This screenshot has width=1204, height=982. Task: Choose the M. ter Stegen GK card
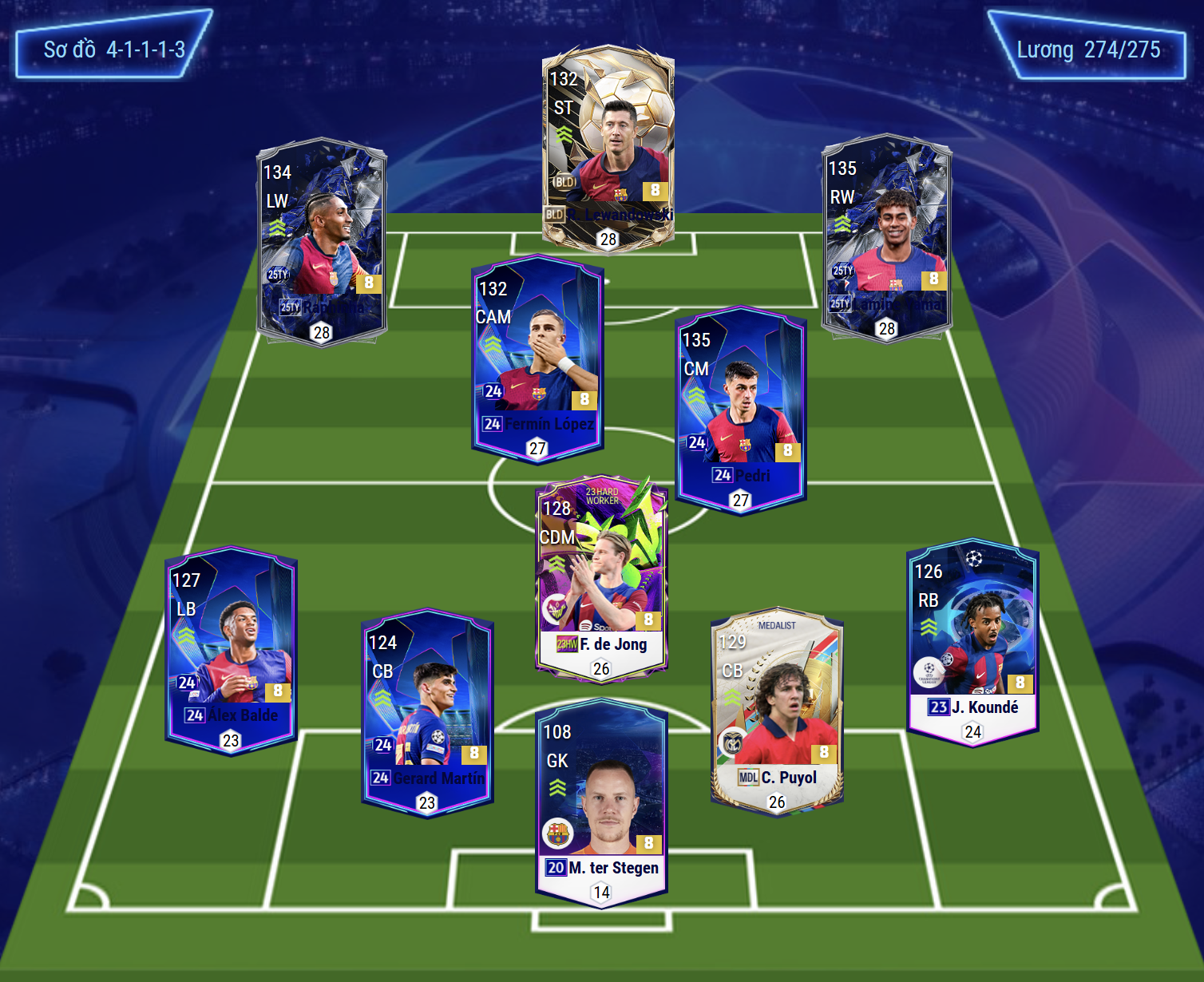point(601,802)
